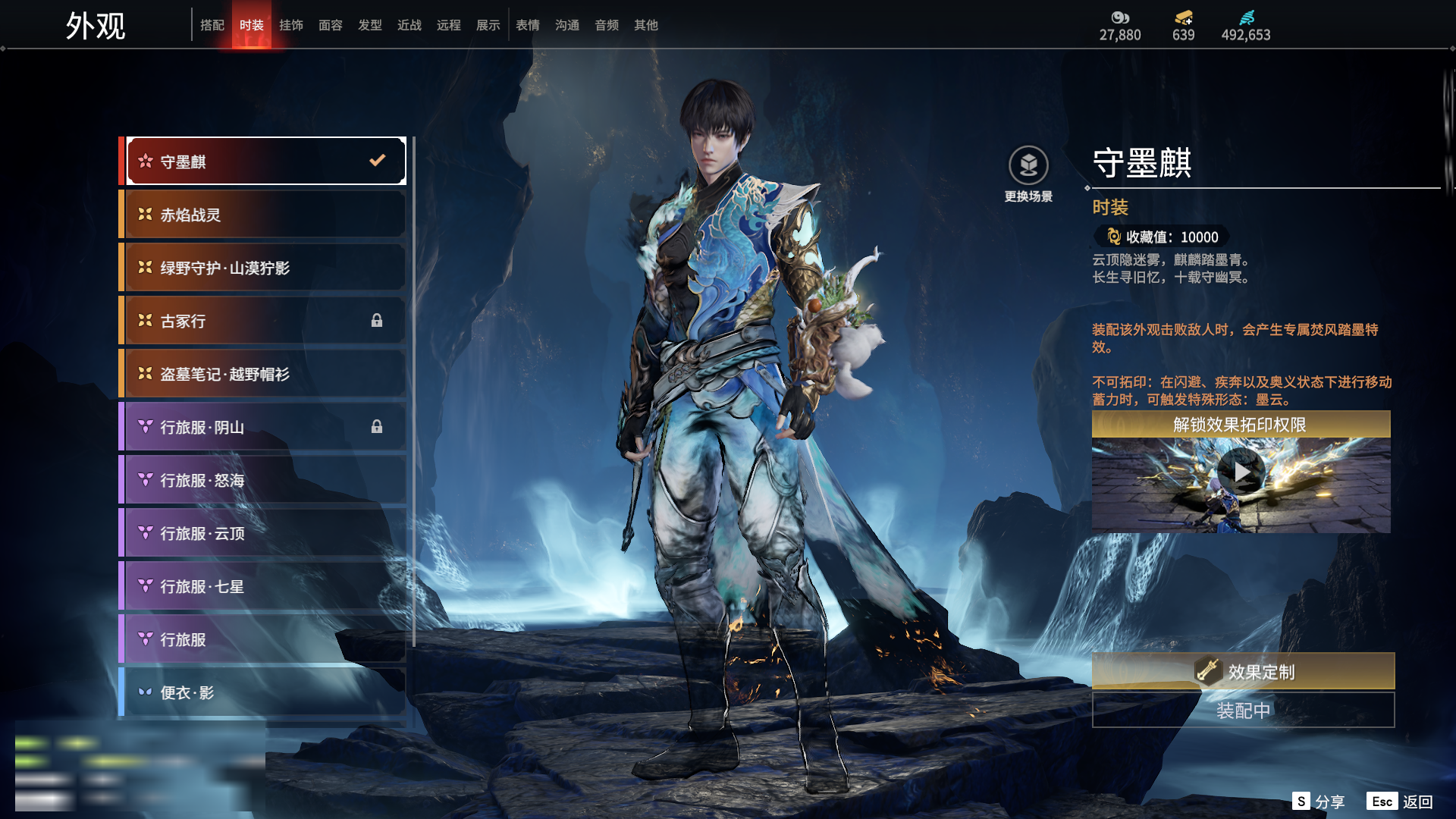Open the 其他 tab
Screen dimensions: 1456x819
point(646,25)
